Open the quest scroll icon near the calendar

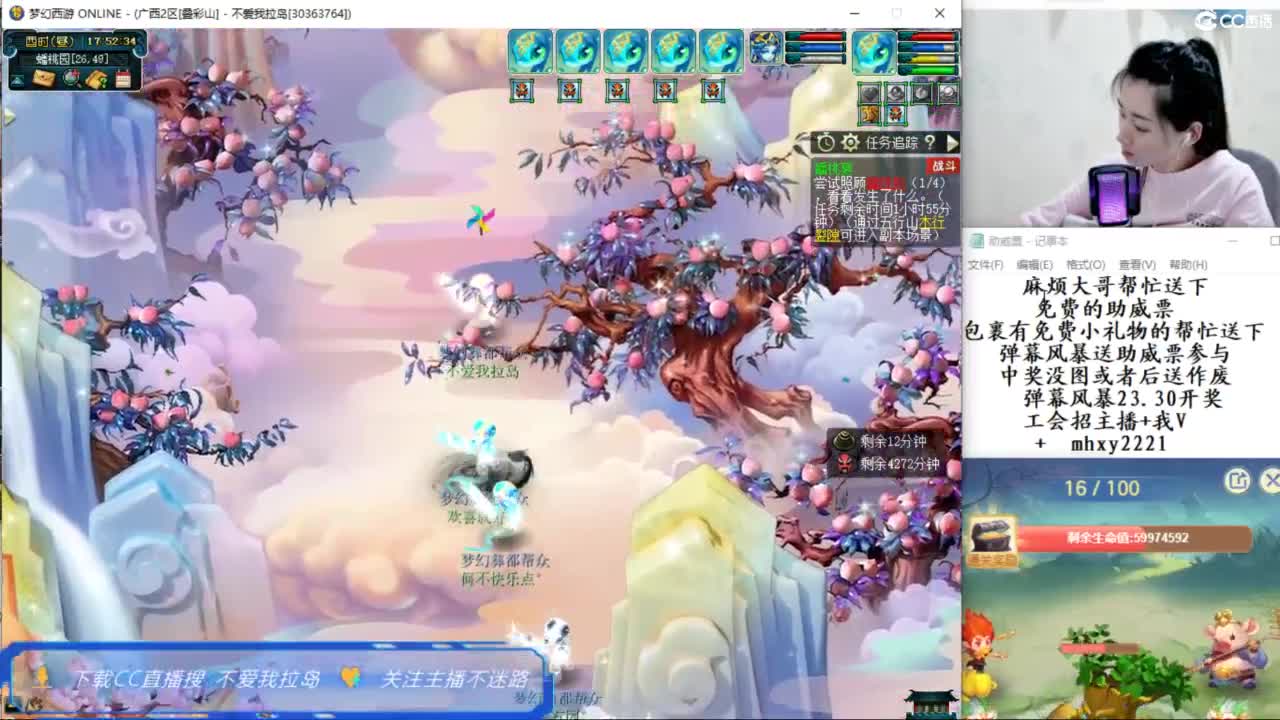tap(97, 79)
